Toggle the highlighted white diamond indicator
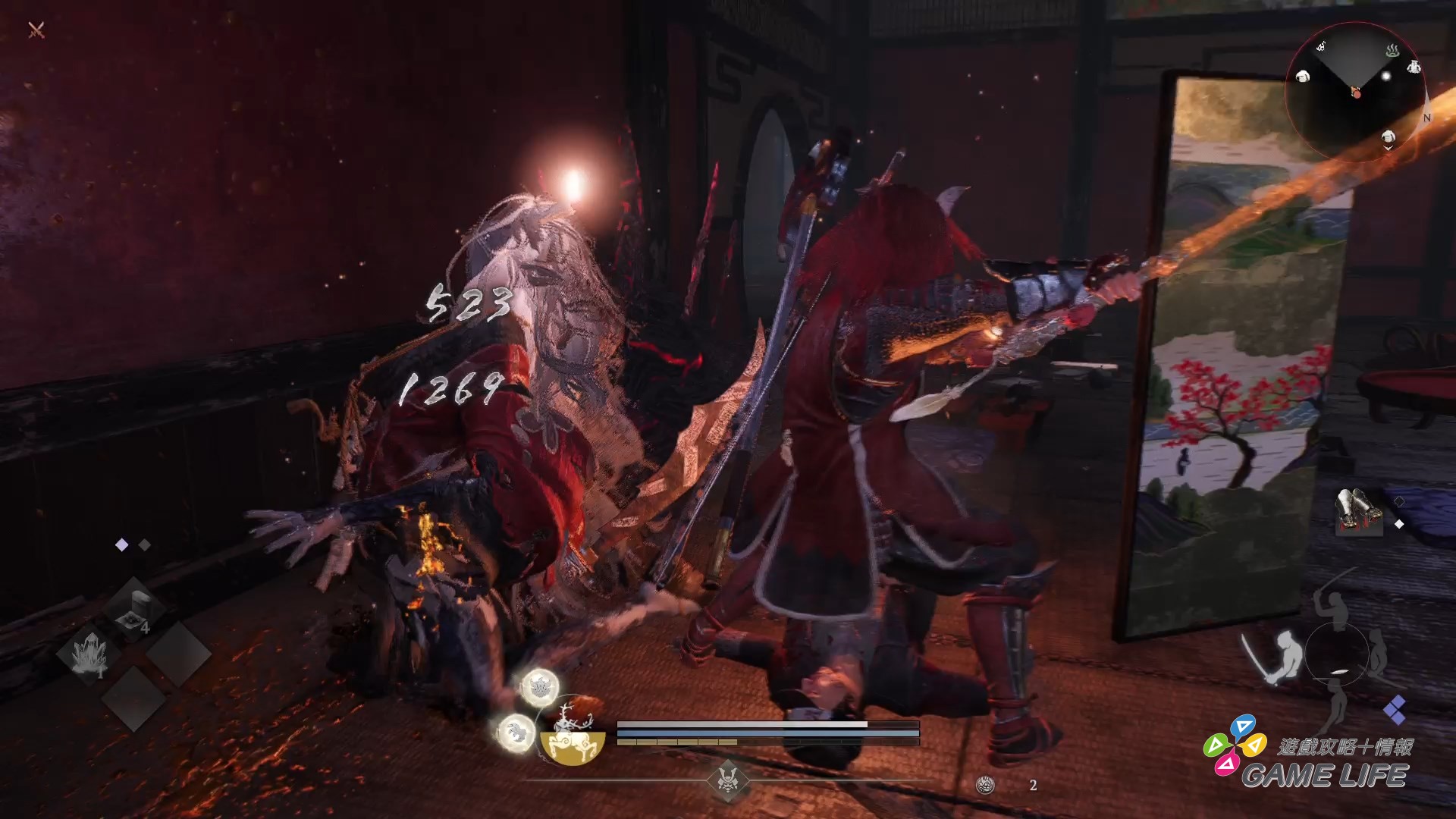Image resolution: width=1456 pixels, height=819 pixels. tap(121, 544)
